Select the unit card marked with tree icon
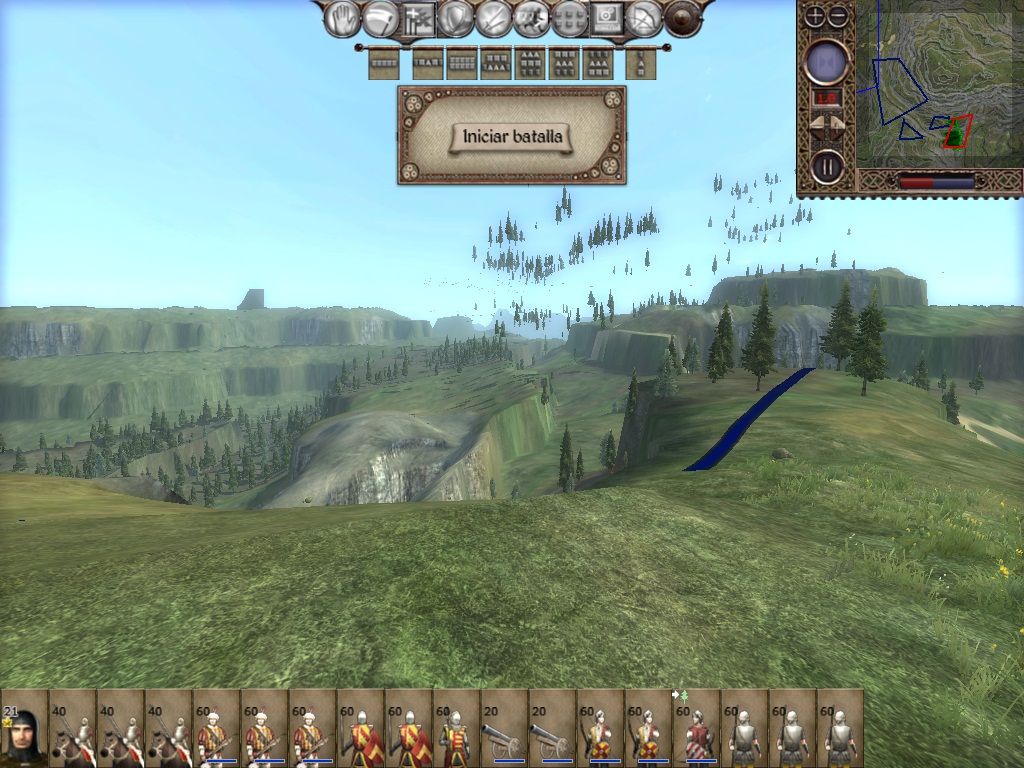This screenshot has height=768, width=1024. click(x=696, y=728)
